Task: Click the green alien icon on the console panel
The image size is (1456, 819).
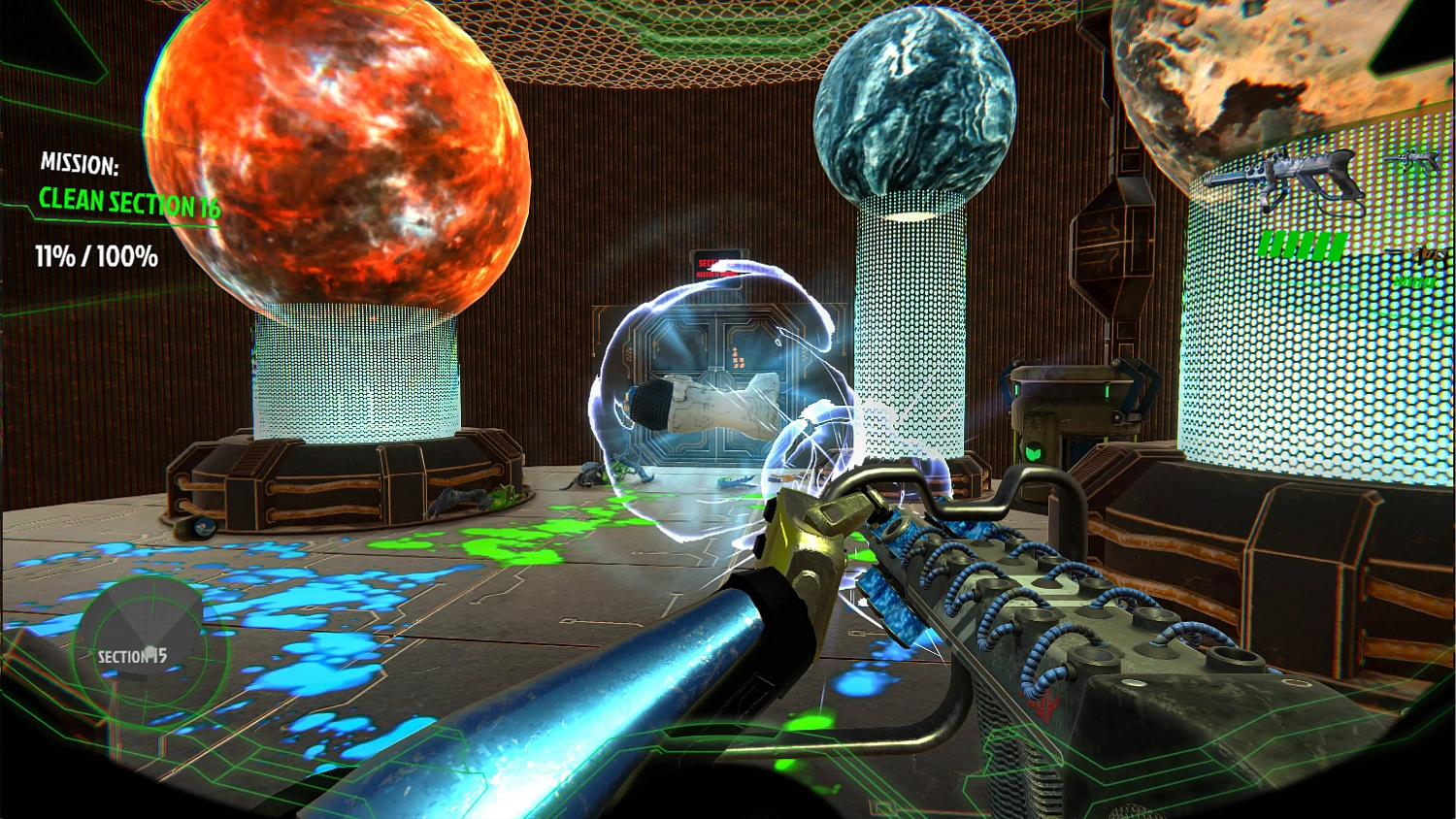Action: pos(1034,452)
